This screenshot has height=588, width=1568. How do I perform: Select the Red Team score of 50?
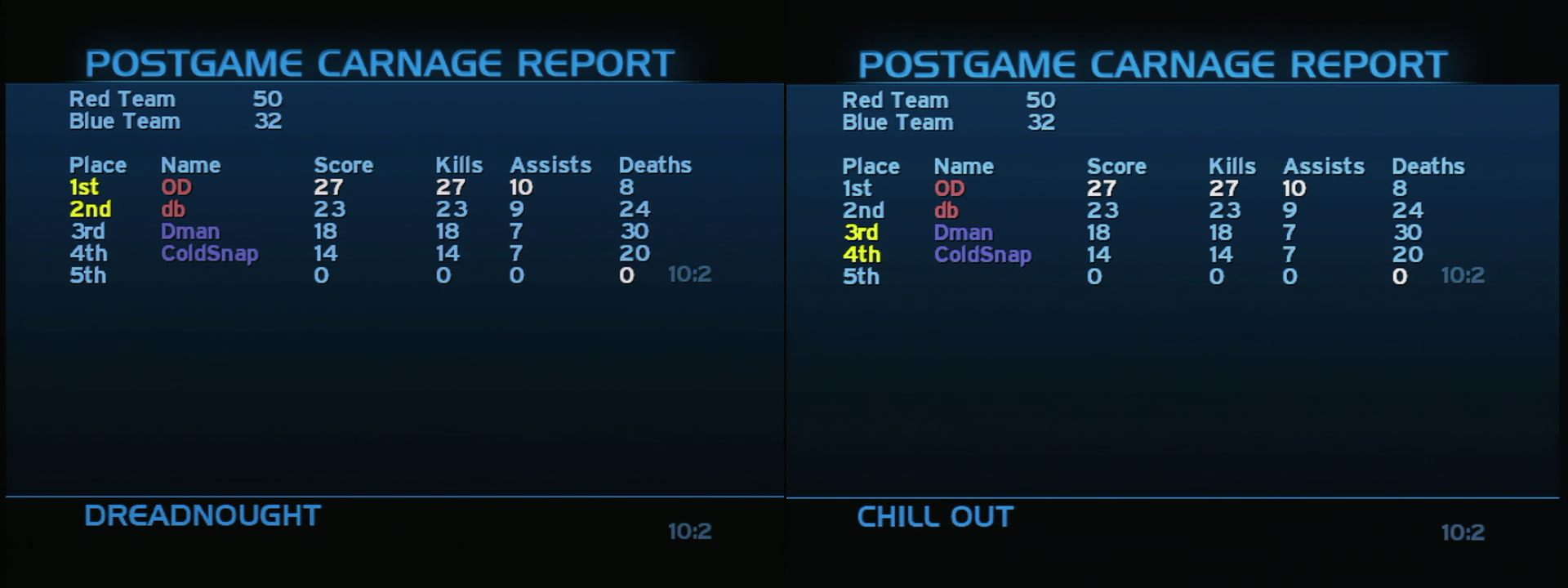[x=269, y=99]
